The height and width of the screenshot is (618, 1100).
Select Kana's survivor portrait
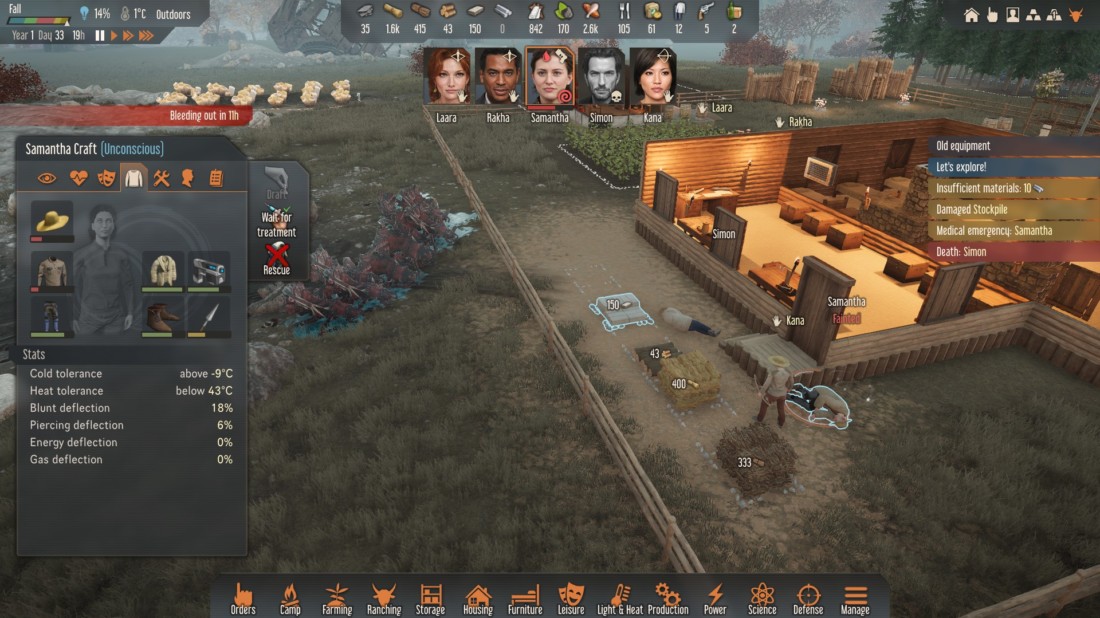click(x=652, y=77)
